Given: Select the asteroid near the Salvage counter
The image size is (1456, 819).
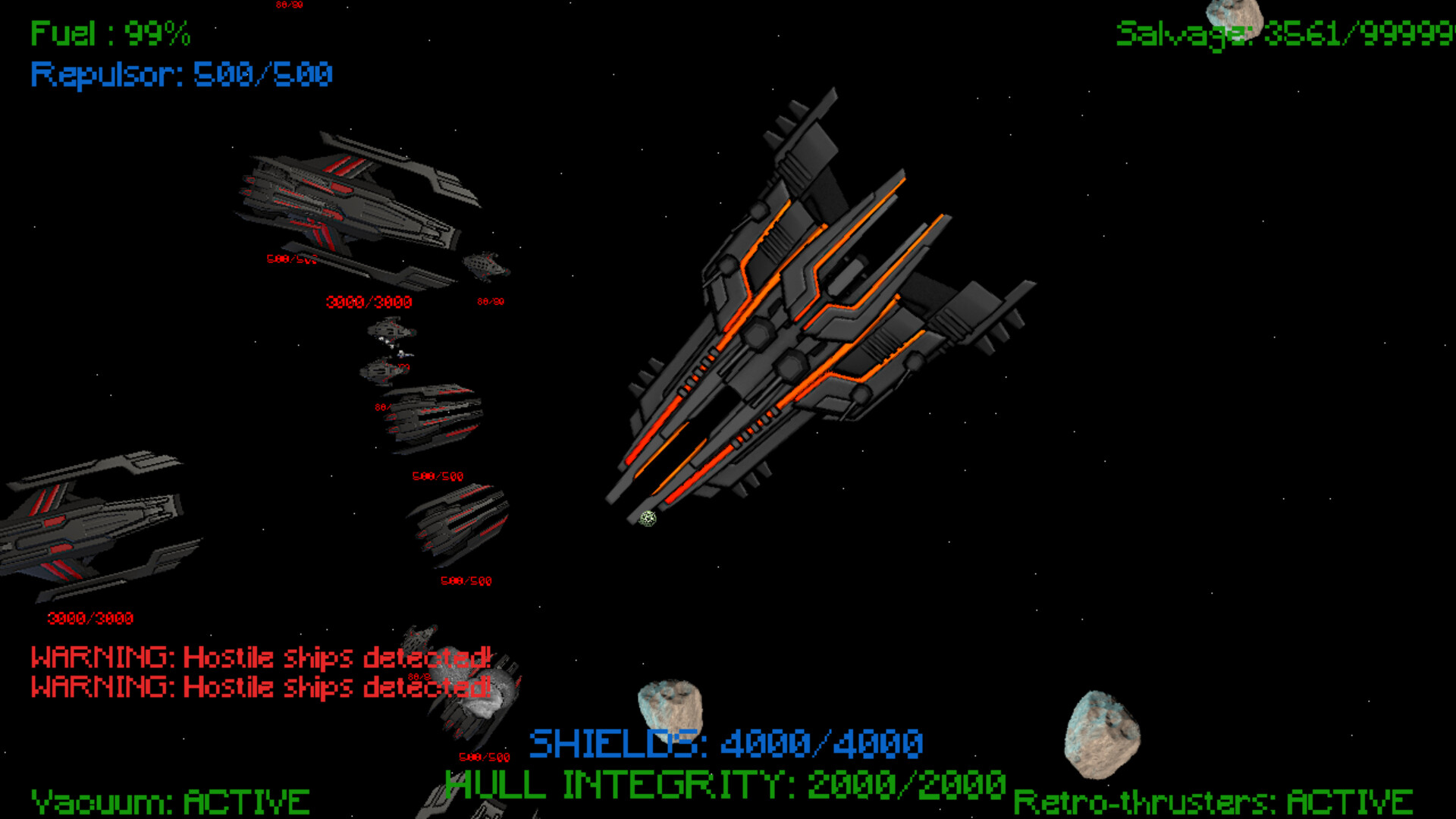Looking at the screenshot, I should click(x=1232, y=15).
